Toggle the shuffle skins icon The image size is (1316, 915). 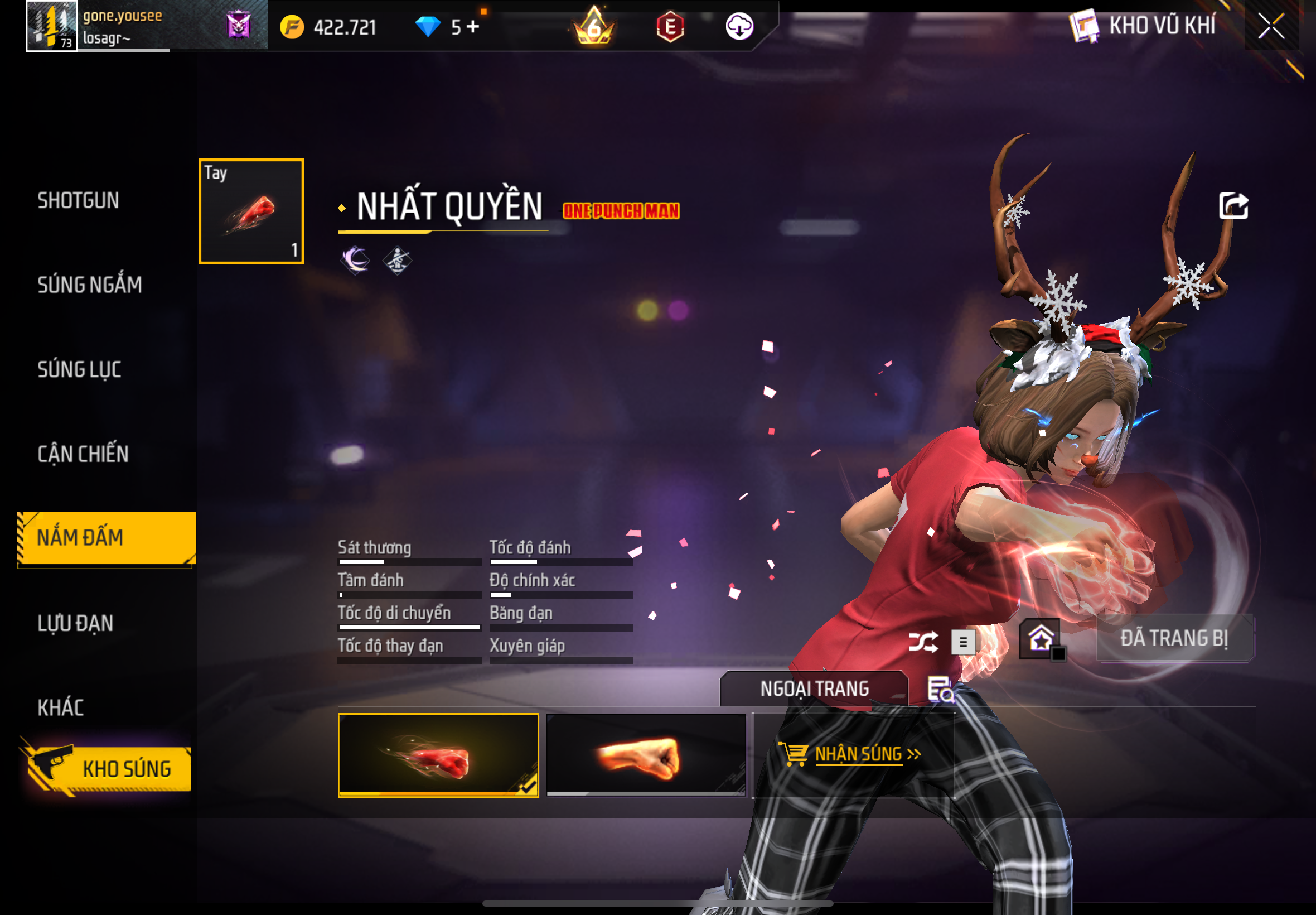tap(923, 642)
